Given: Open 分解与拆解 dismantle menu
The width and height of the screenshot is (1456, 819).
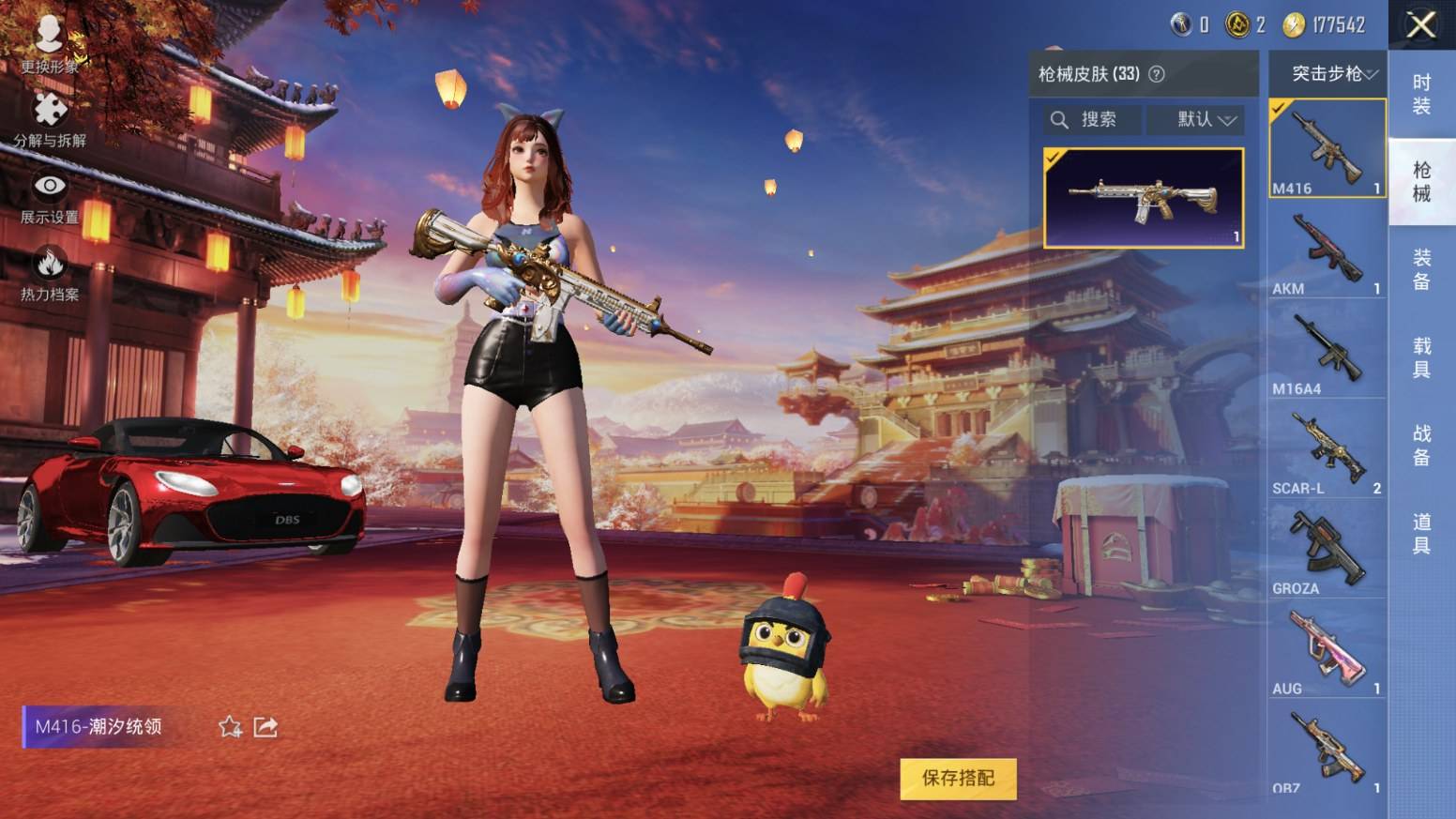Looking at the screenshot, I should point(50,121).
